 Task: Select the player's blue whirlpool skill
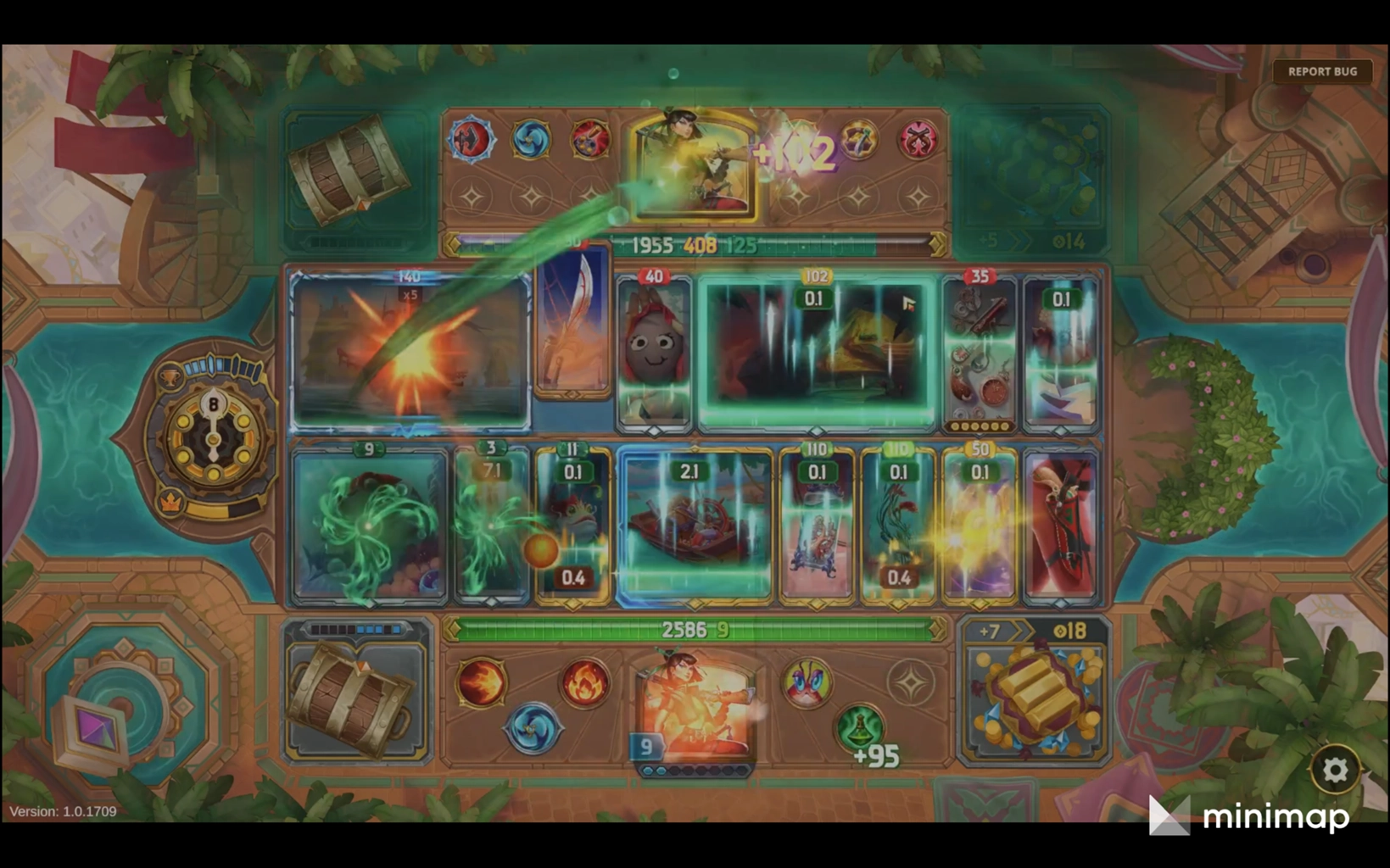pyautogui.click(x=533, y=727)
